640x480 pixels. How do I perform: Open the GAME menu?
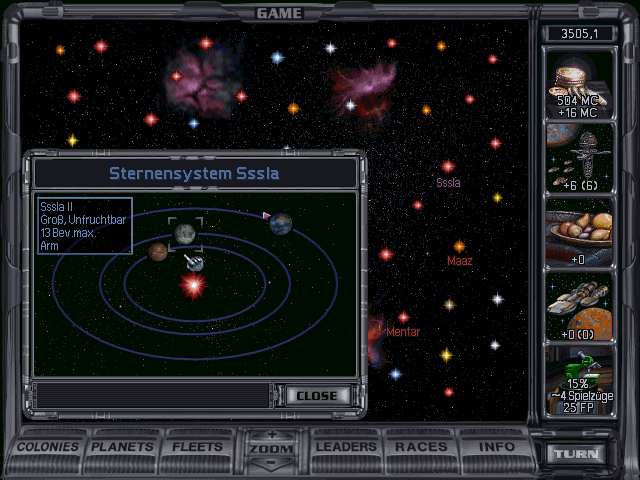(279, 13)
